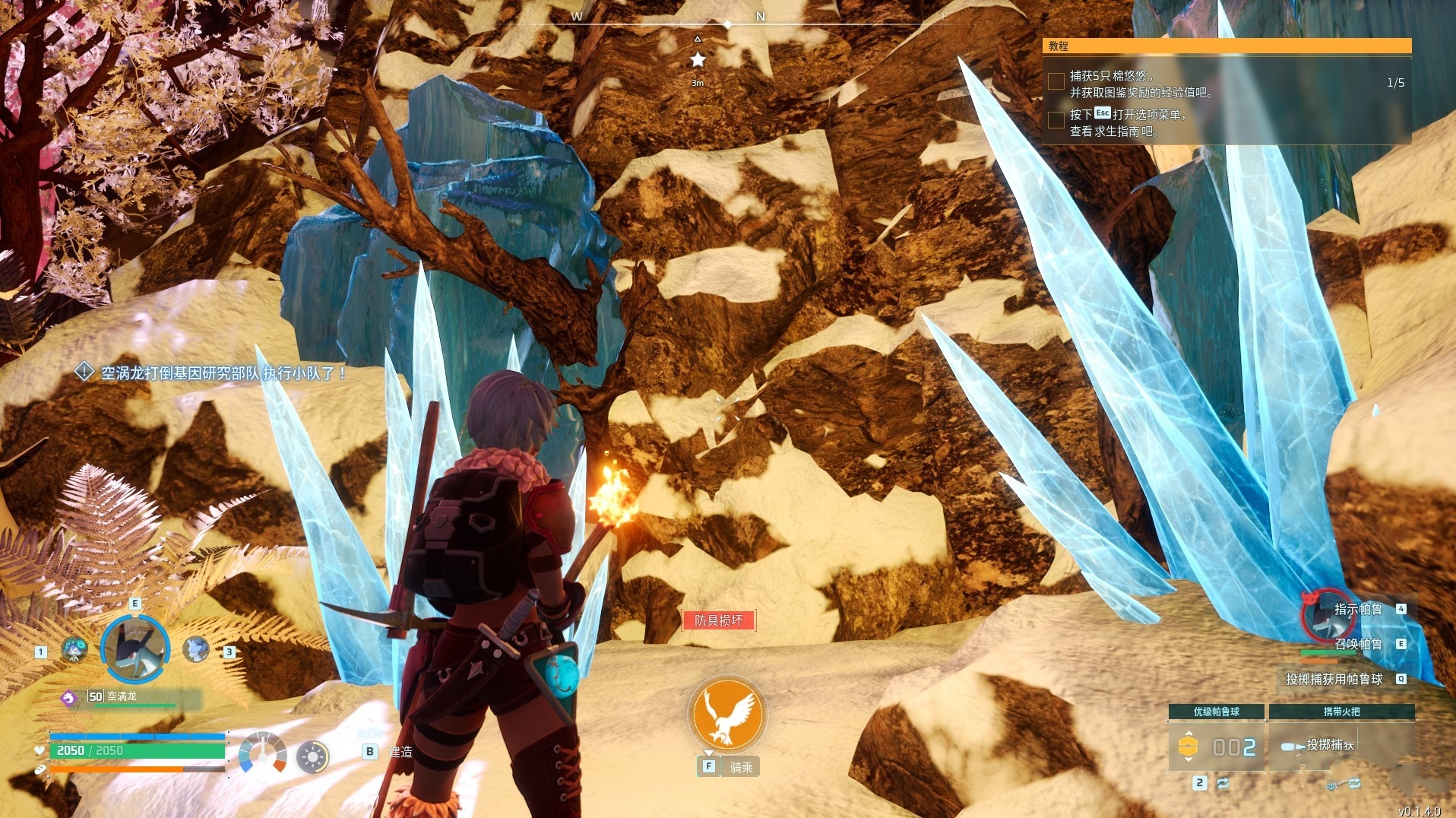Click the temperature gauge dial icon
The height and width of the screenshot is (818, 1456).
(x=262, y=754)
